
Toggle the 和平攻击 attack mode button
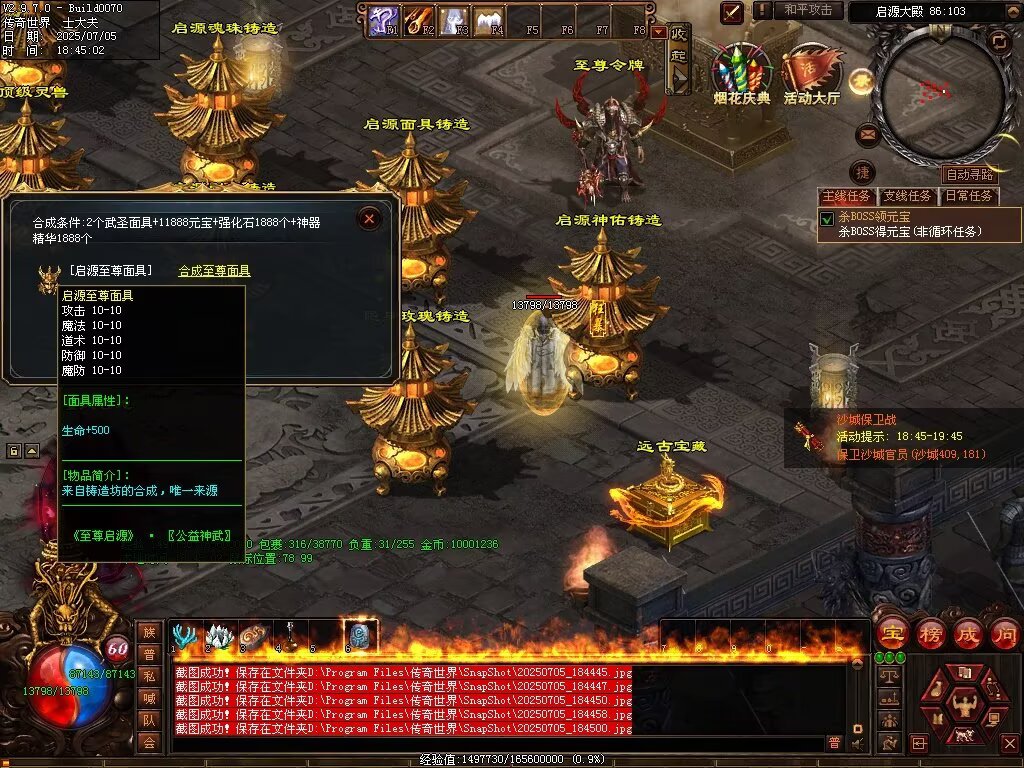tap(808, 10)
